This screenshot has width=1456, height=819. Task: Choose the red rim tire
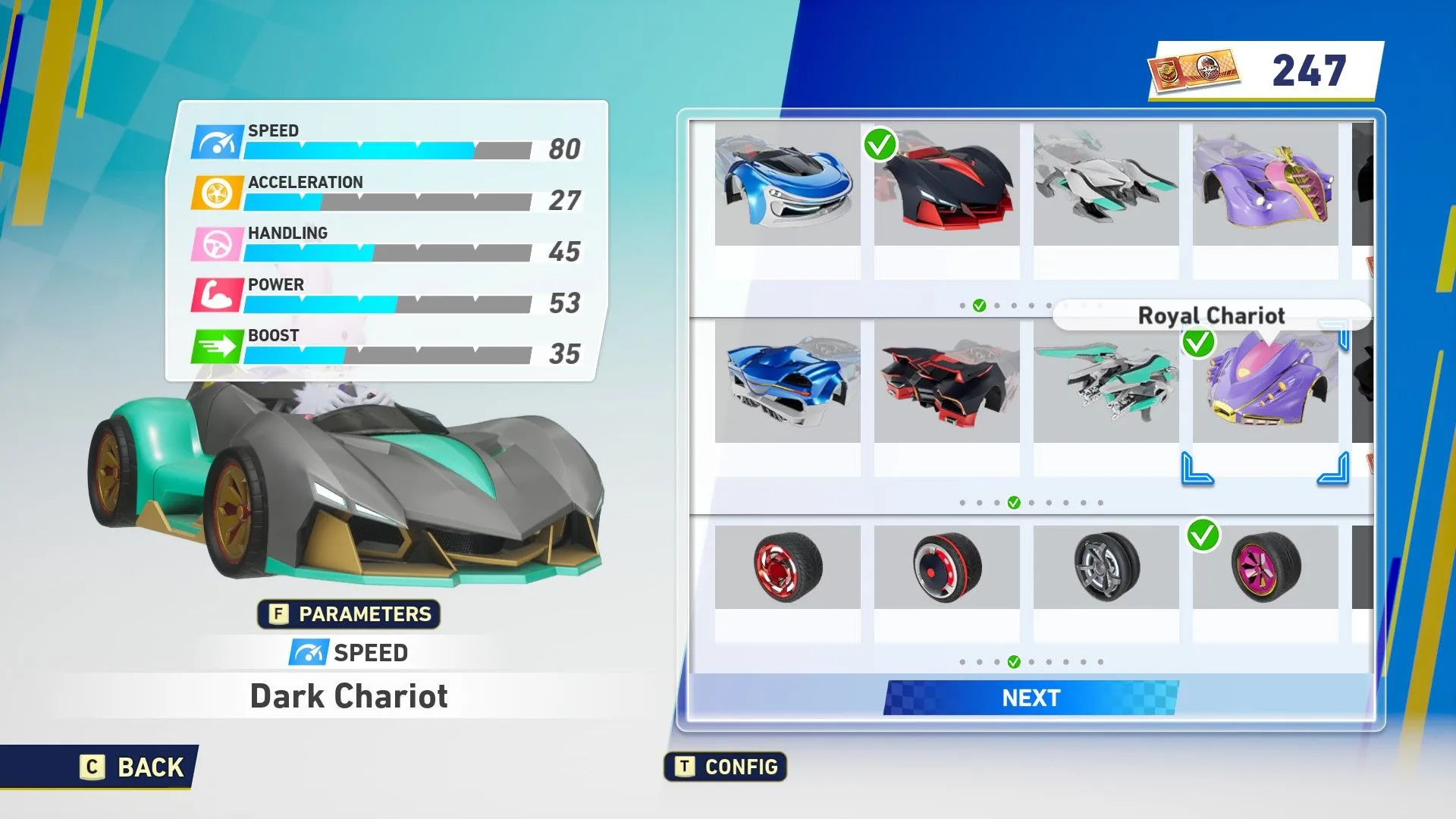pos(787,567)
